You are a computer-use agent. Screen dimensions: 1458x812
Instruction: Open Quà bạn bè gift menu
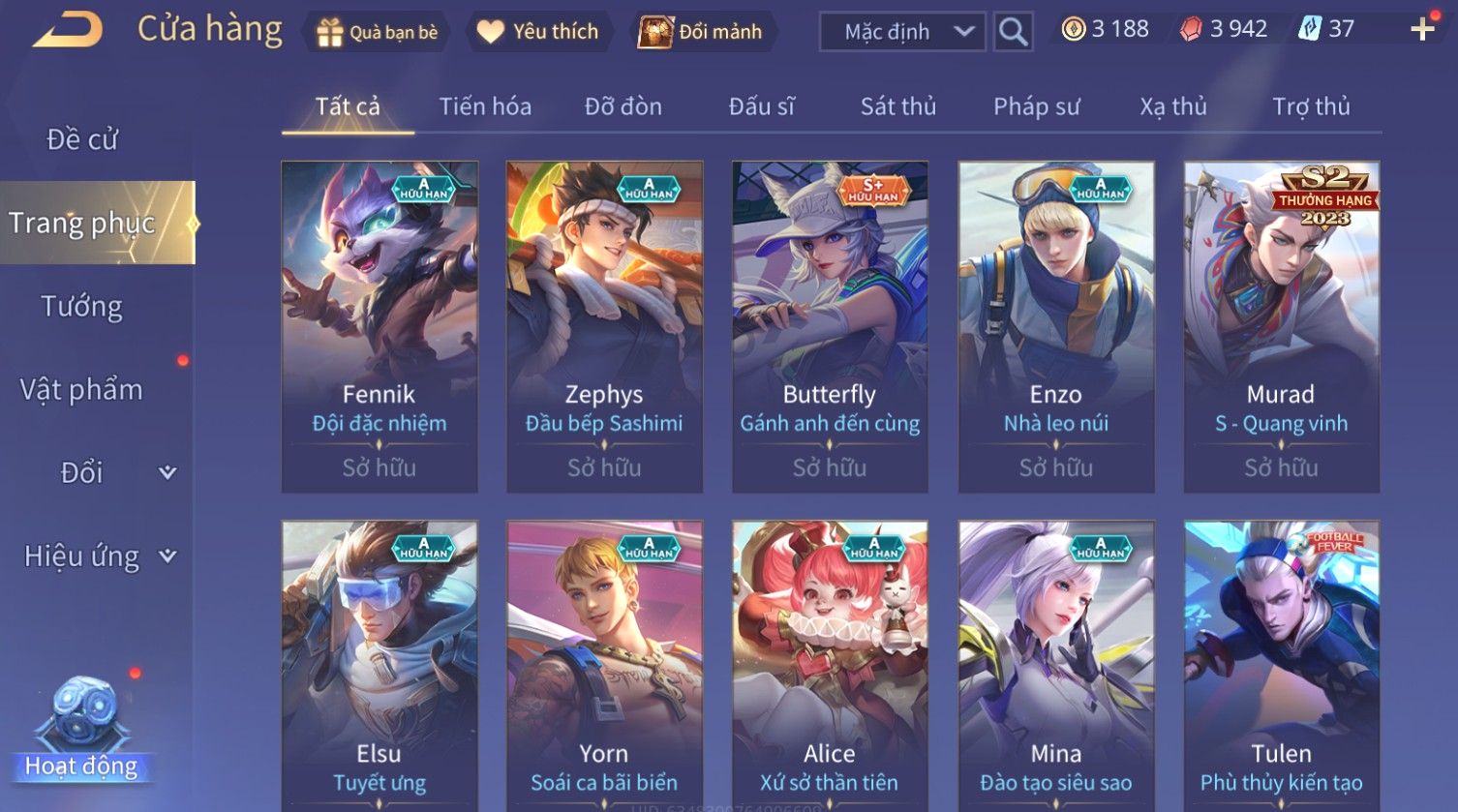coord(377,32)
